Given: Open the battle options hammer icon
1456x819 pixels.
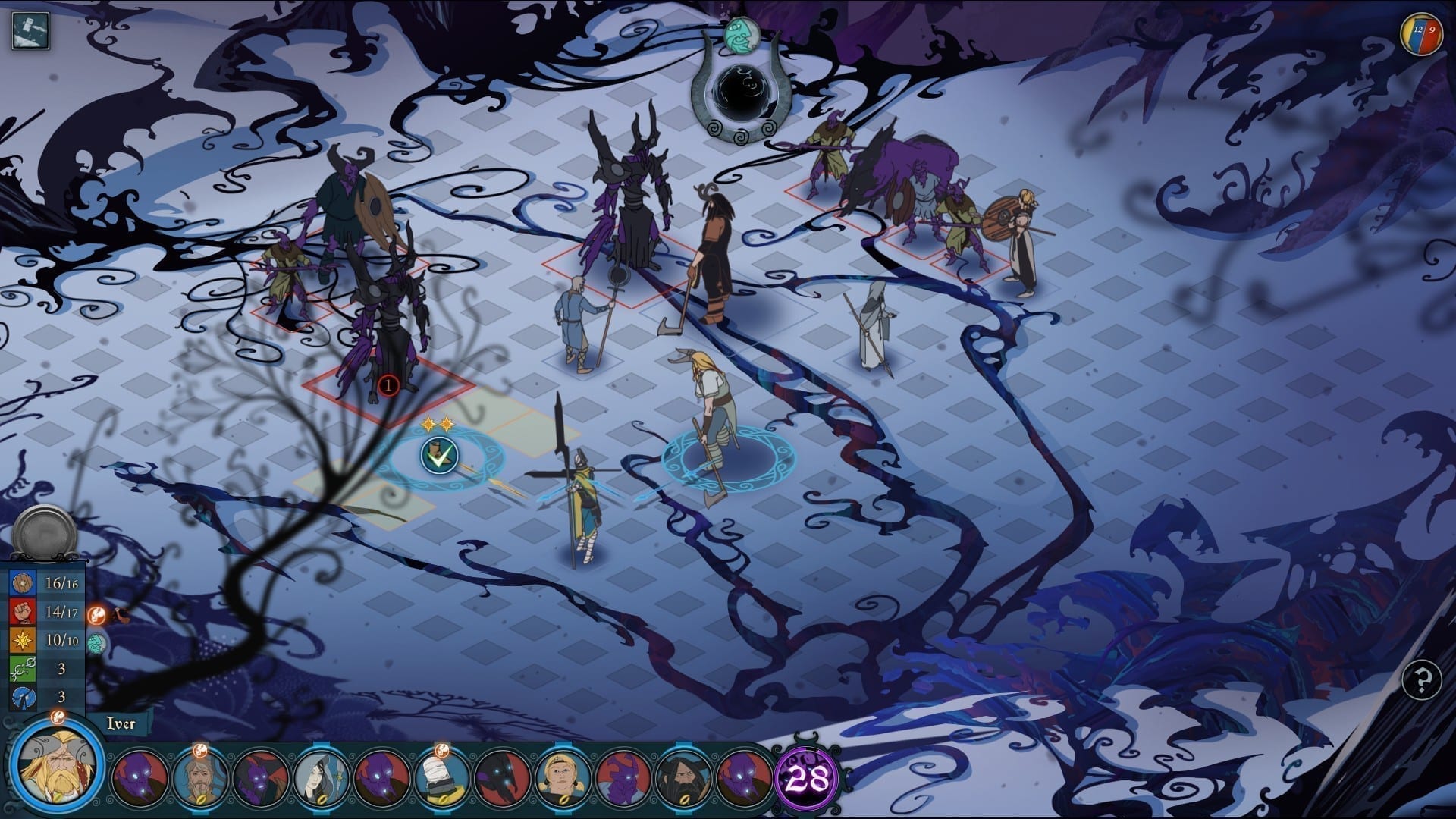Looking at the screenshot, I should 30,31.
